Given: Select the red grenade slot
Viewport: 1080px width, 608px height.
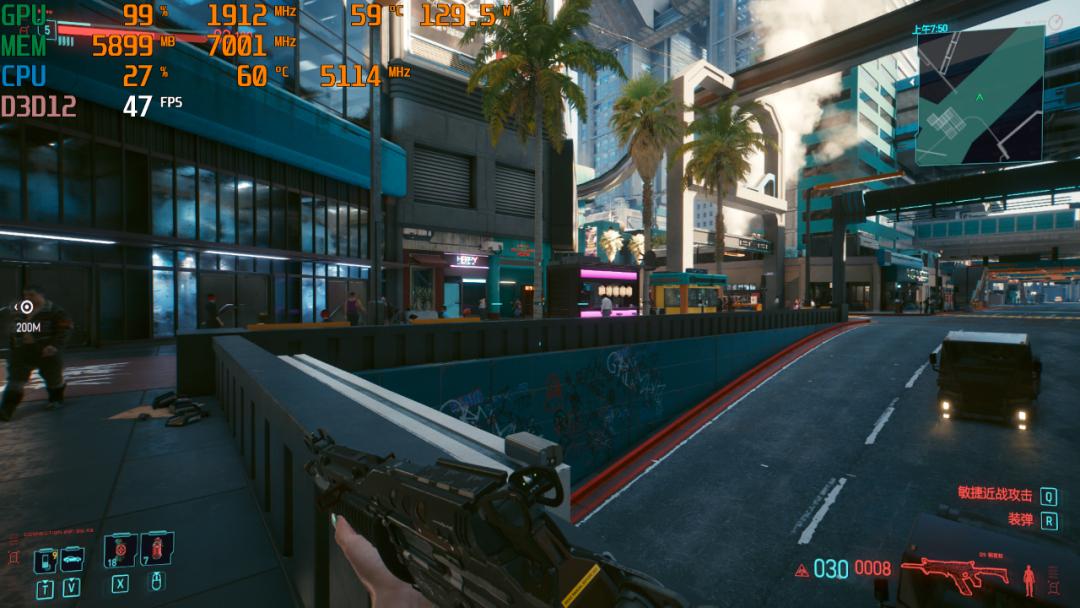Looking at the screenshot, I should [156, 549].
